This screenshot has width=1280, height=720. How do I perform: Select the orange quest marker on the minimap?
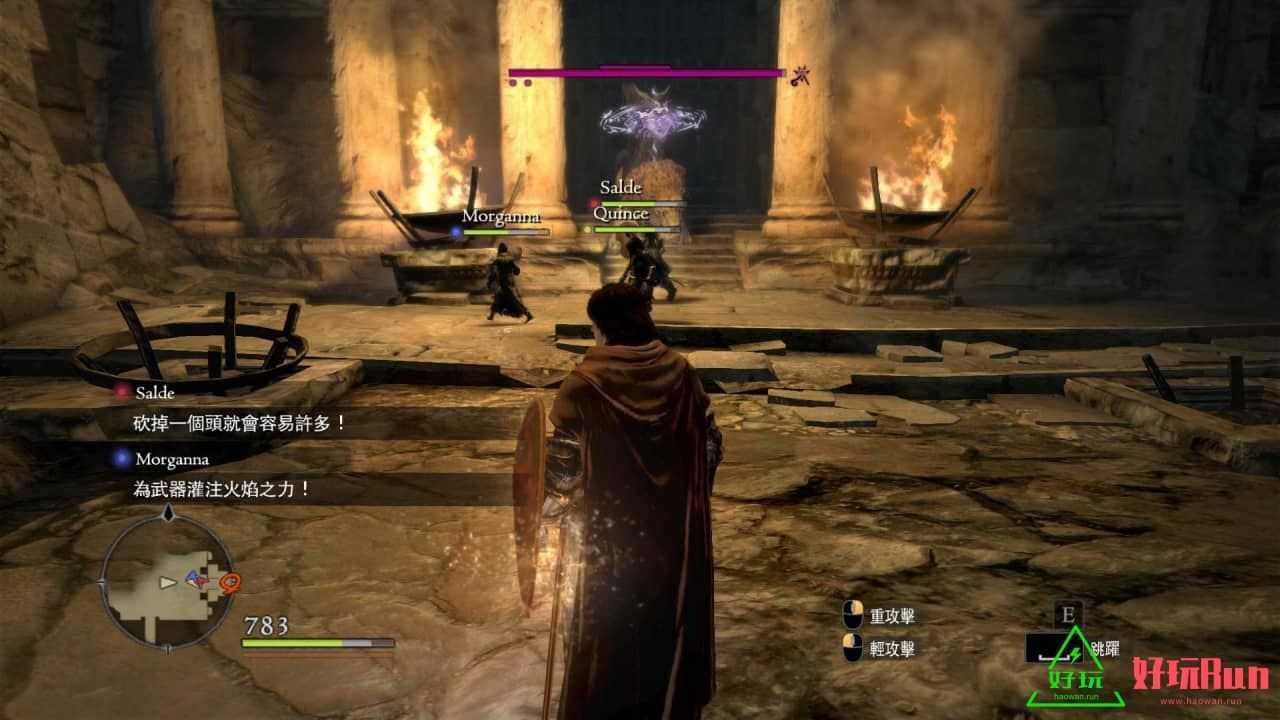228,580
